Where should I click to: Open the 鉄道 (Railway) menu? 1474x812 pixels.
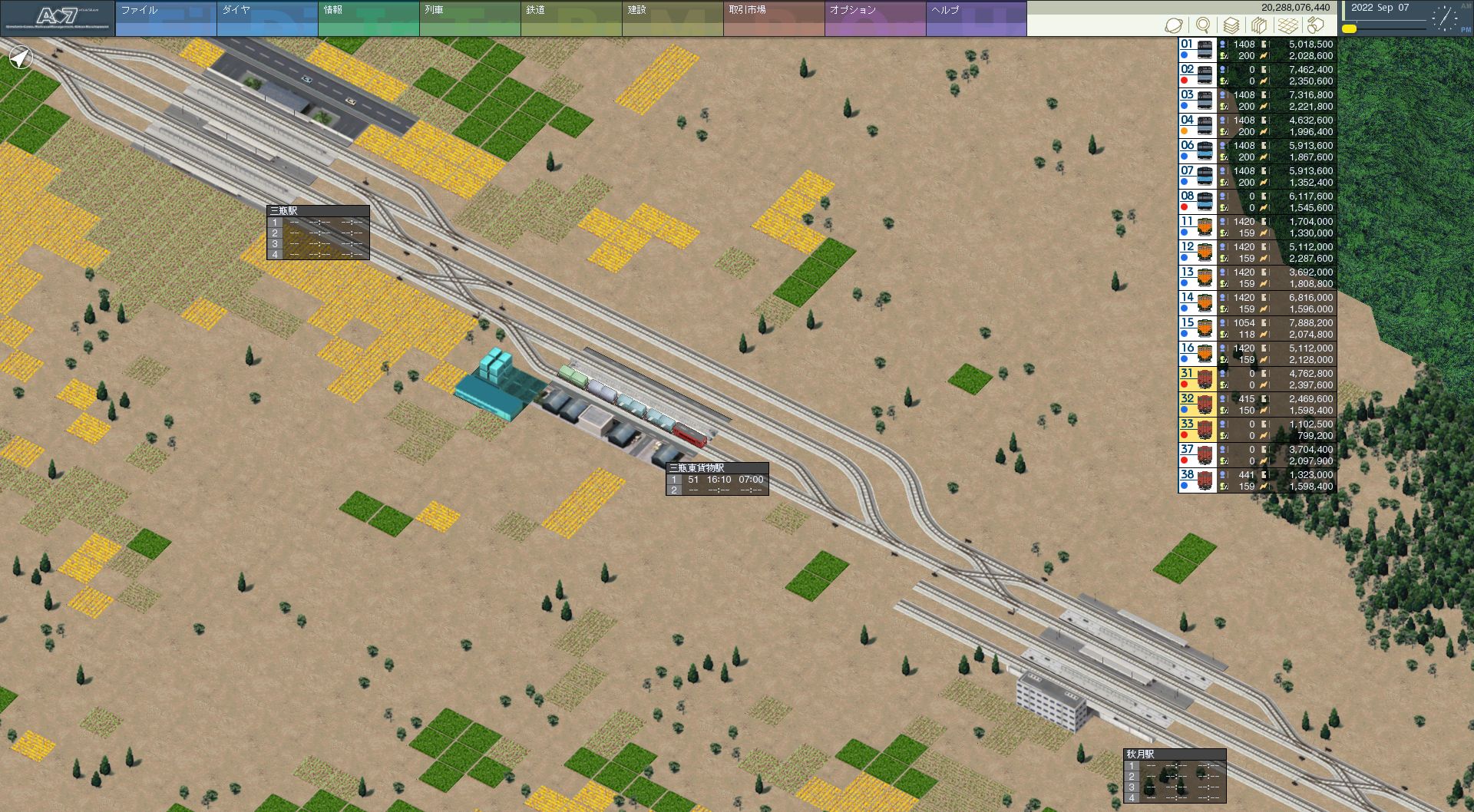(570, 18)
